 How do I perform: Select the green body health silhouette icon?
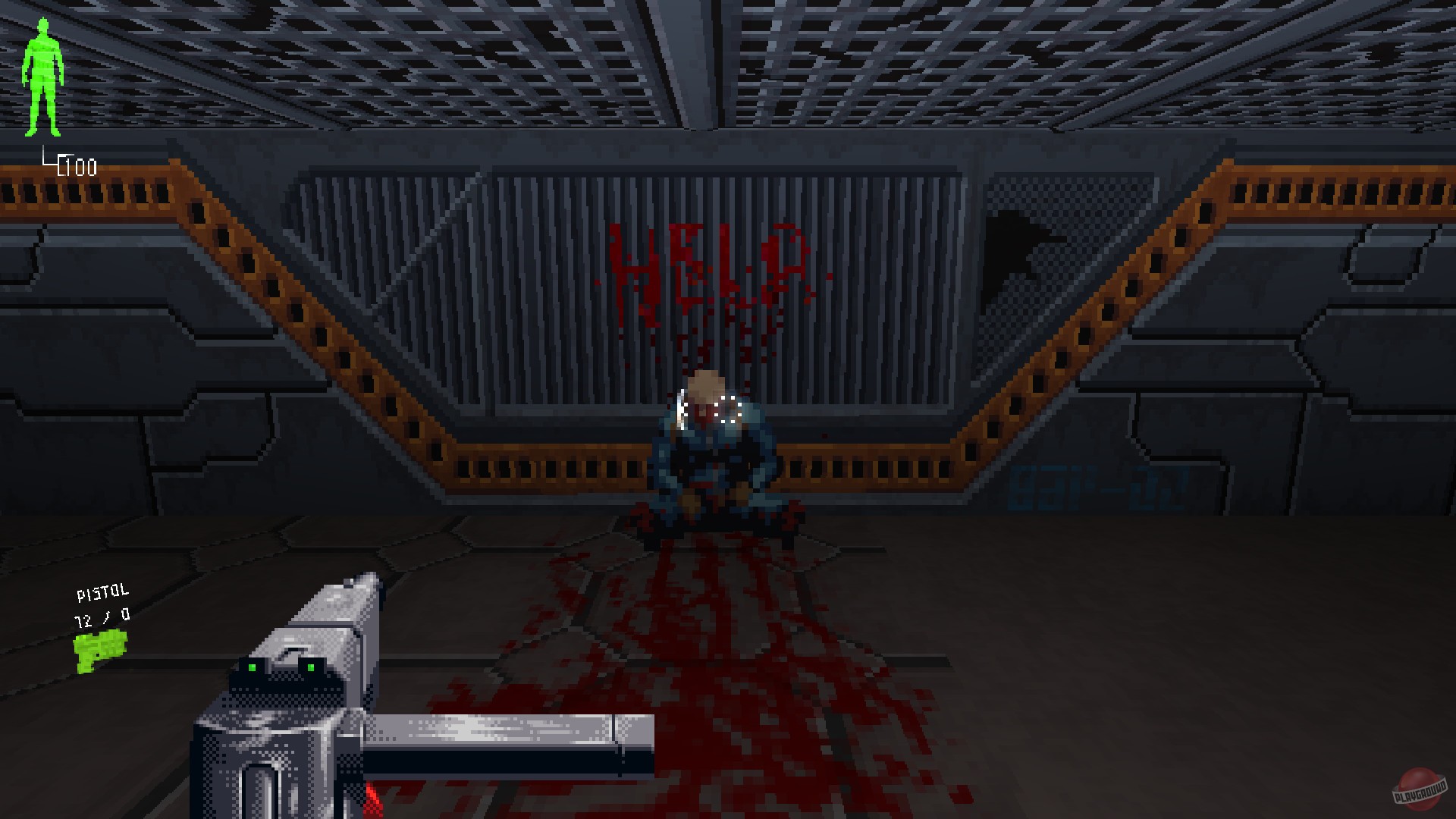tap(43, 76)
